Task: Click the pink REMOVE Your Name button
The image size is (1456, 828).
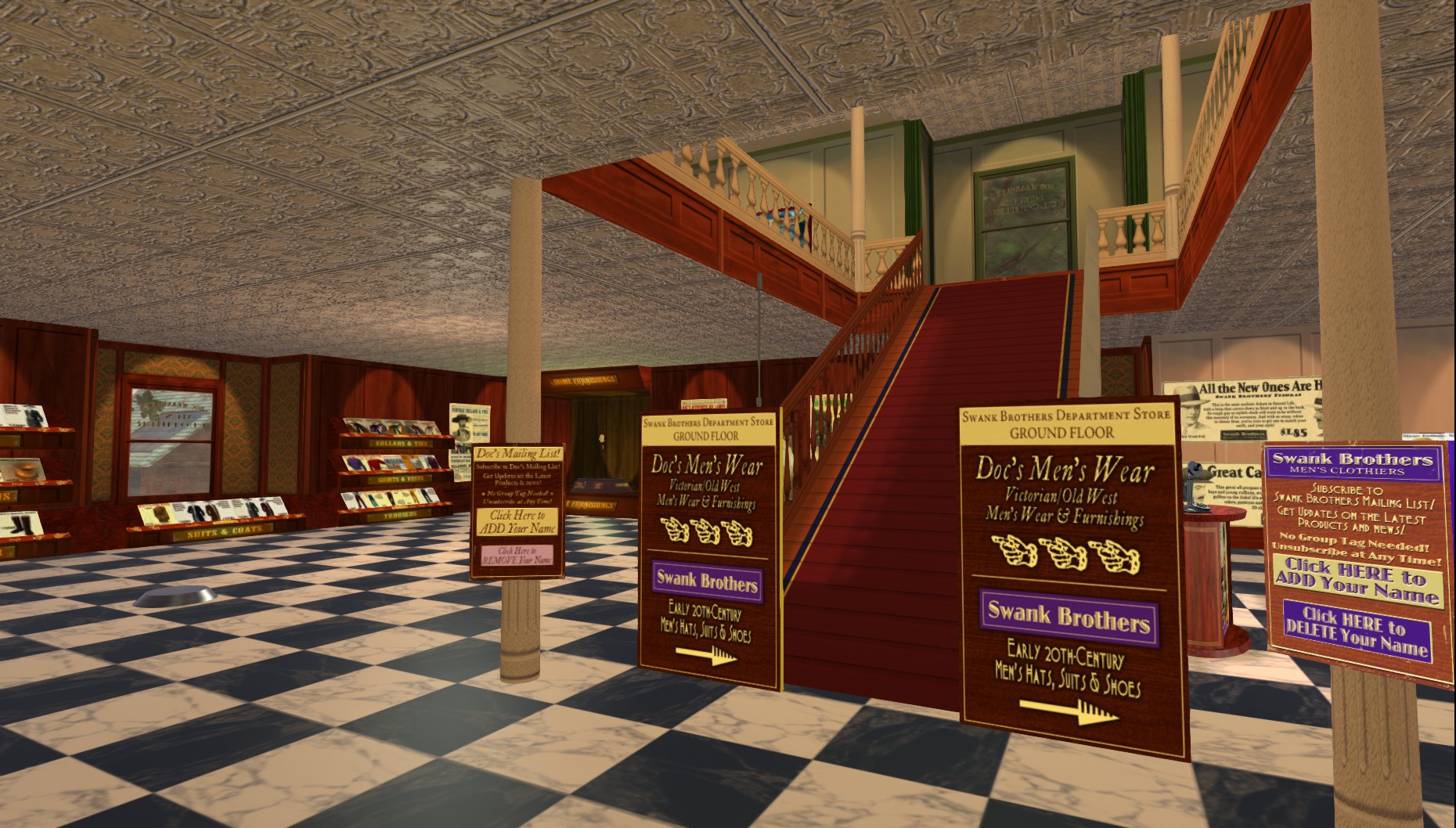Action: pos(517,556)
